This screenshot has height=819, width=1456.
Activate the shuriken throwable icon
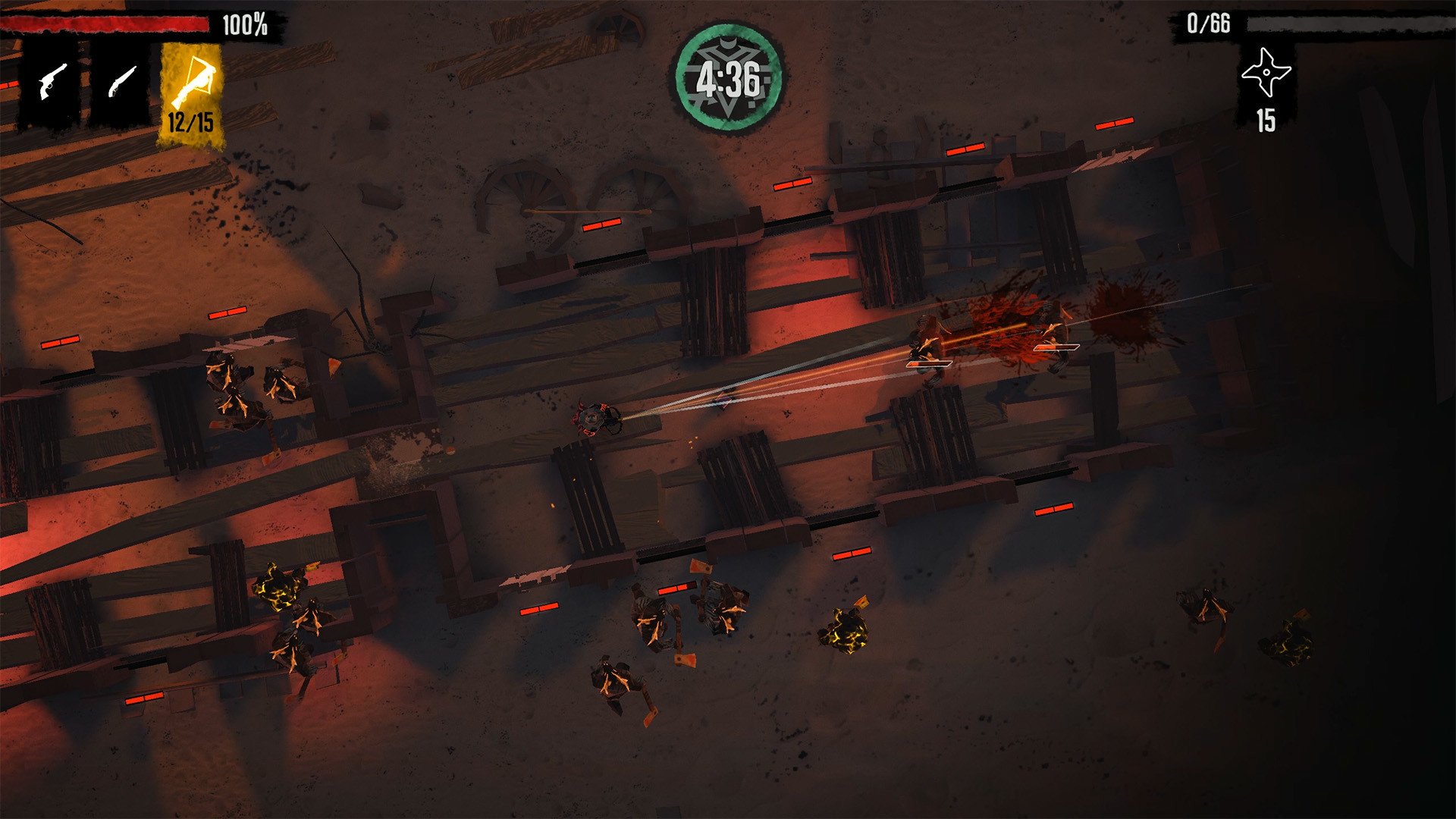tap(1266, 74)
